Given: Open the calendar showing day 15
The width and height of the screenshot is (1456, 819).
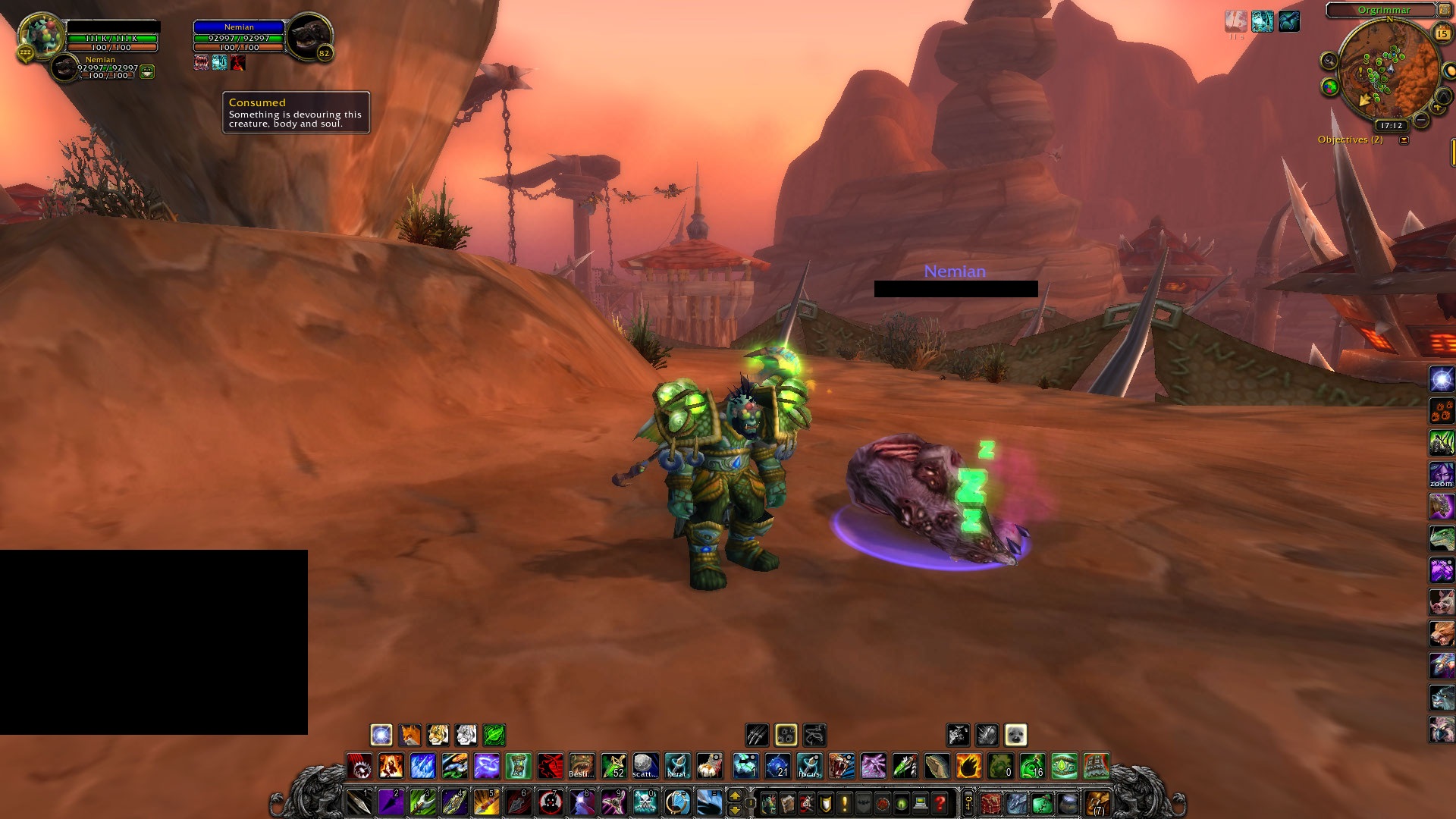Looking at the screenshot, I should click(x=1442, y=33).
